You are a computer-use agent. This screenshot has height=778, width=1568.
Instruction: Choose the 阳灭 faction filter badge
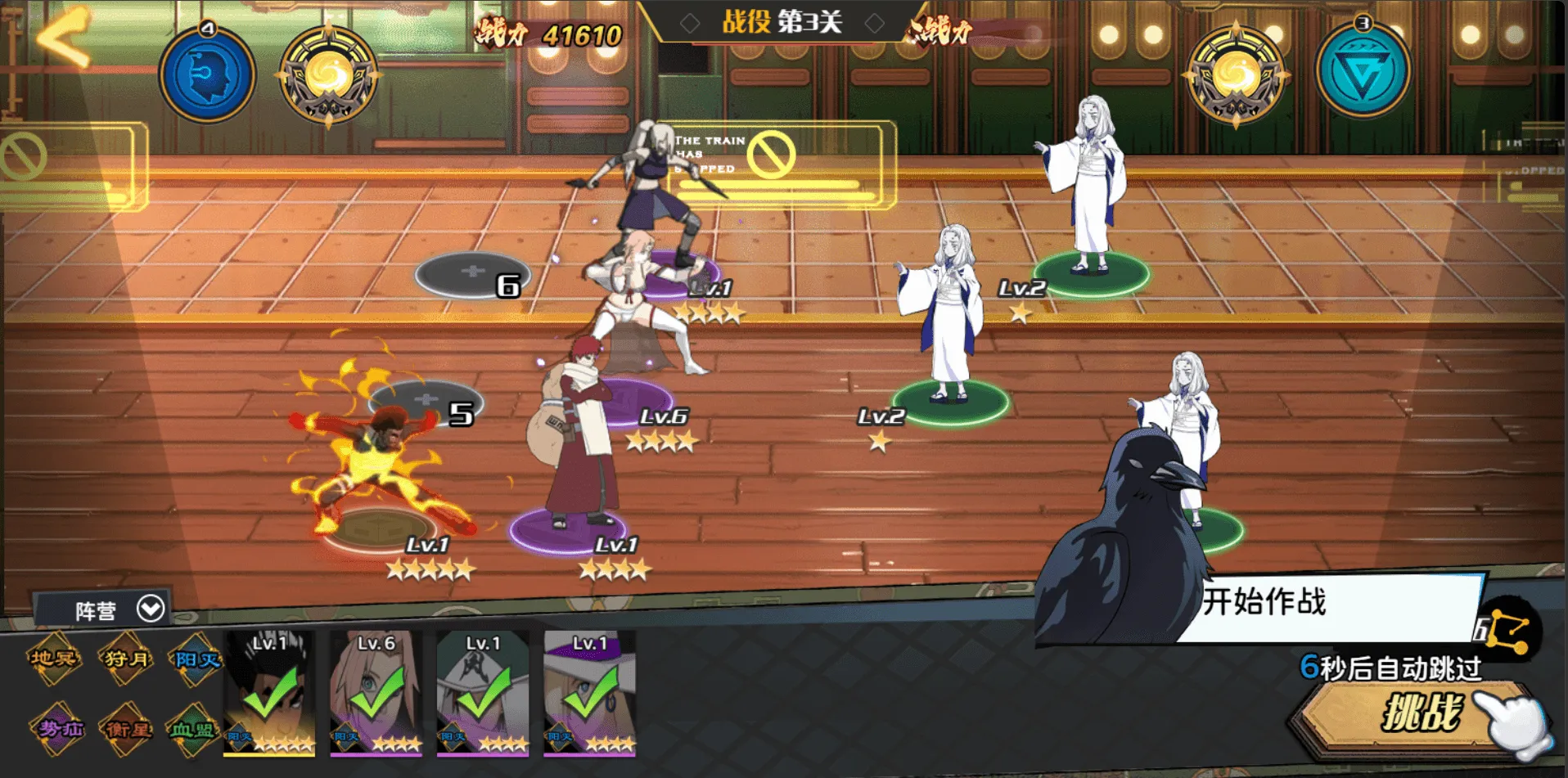(195, 660)
